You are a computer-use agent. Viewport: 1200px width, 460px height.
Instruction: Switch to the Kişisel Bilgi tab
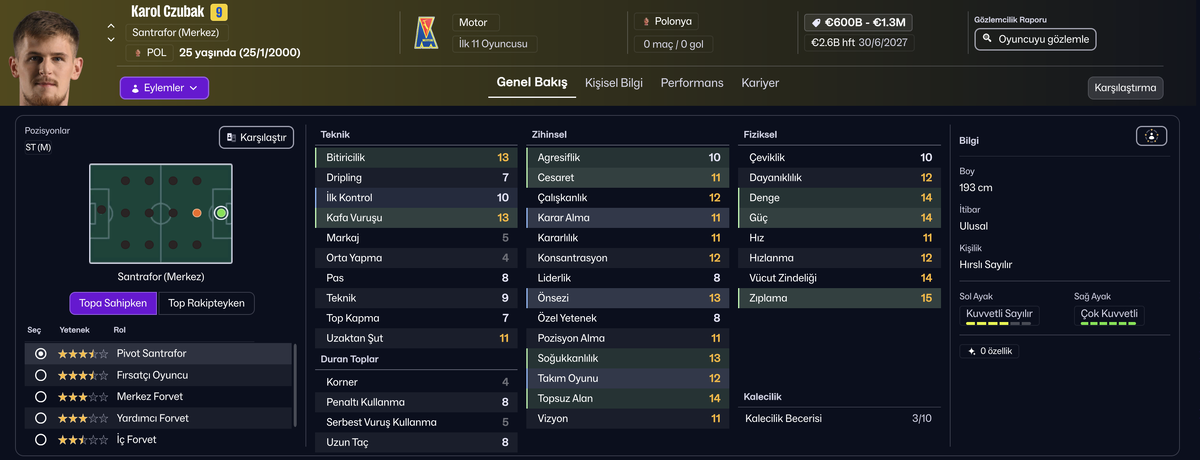coord(614,83)
